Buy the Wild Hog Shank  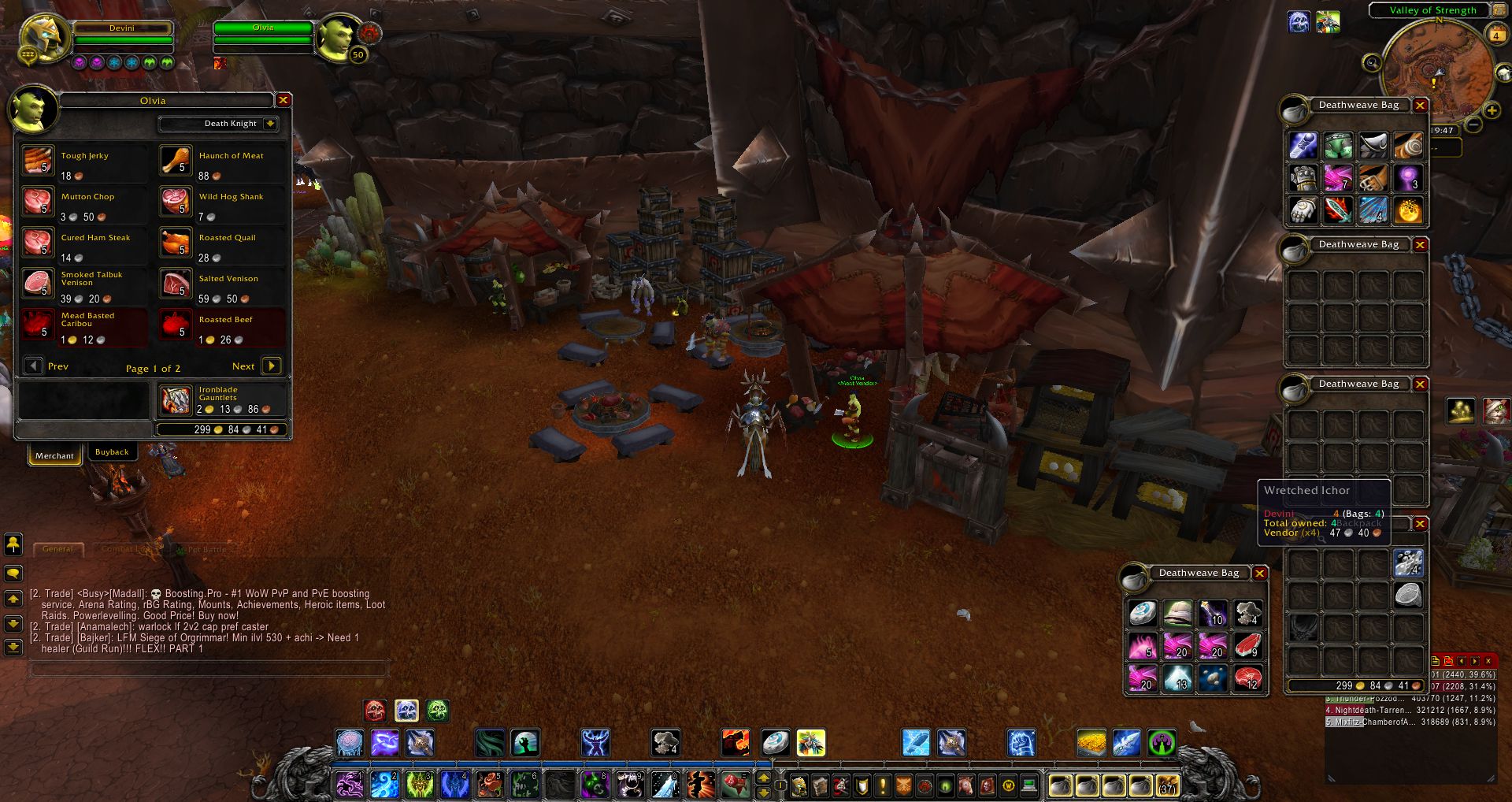(176, 201)
